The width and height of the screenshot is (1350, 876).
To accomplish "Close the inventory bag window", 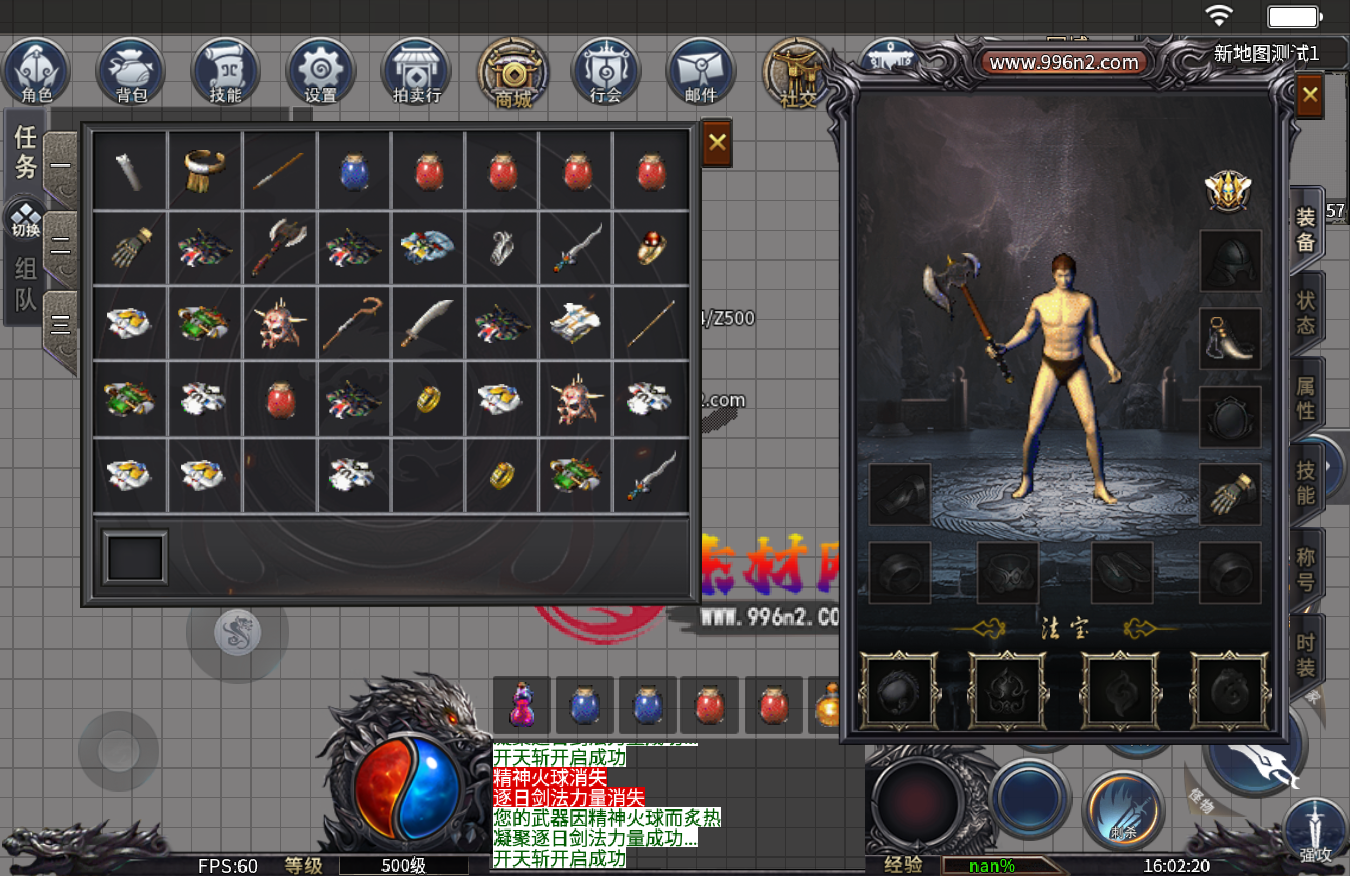I will (716, 143).
